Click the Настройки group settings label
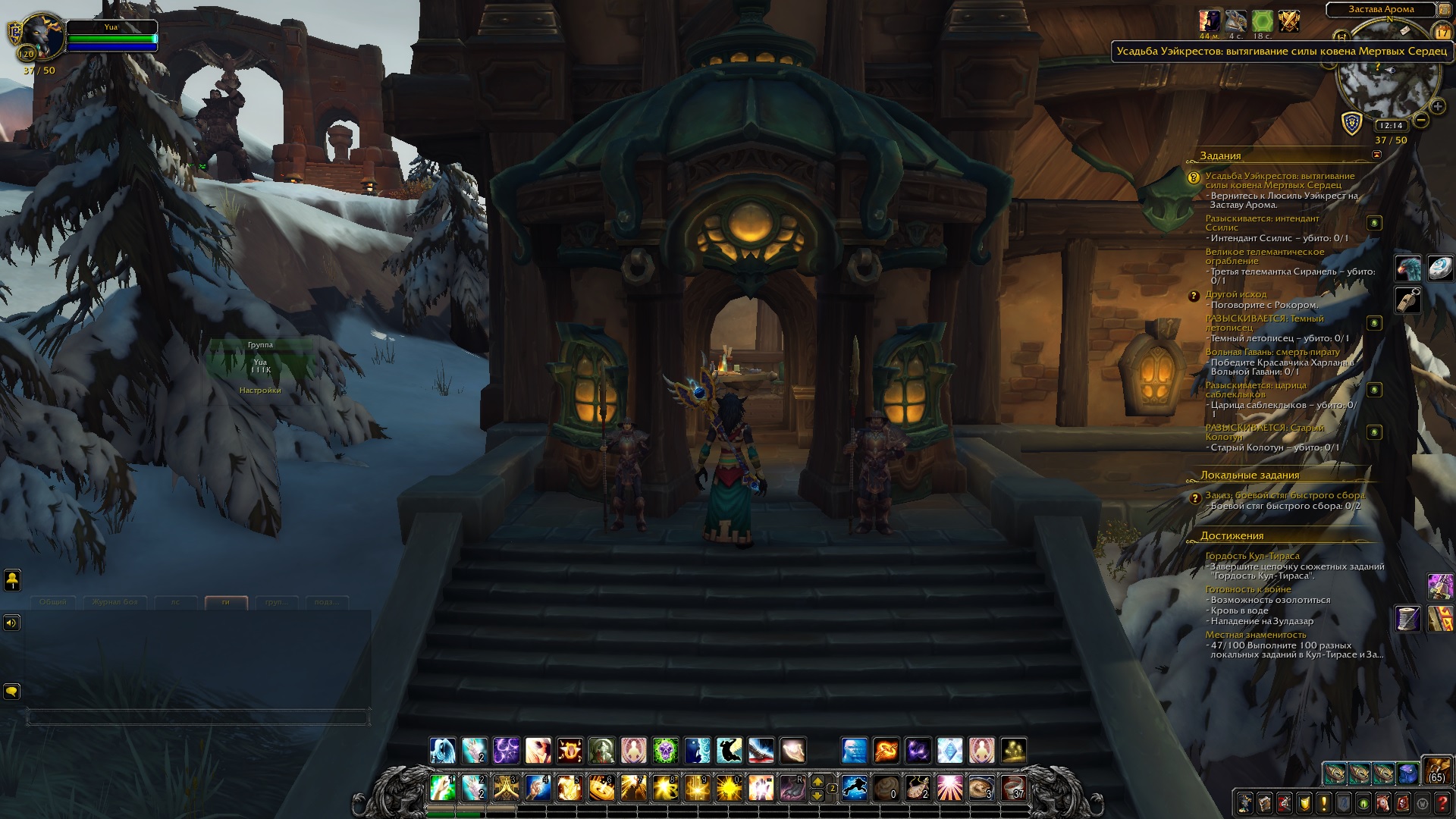Screen dimensions: 1456x819 click(260, 391)
